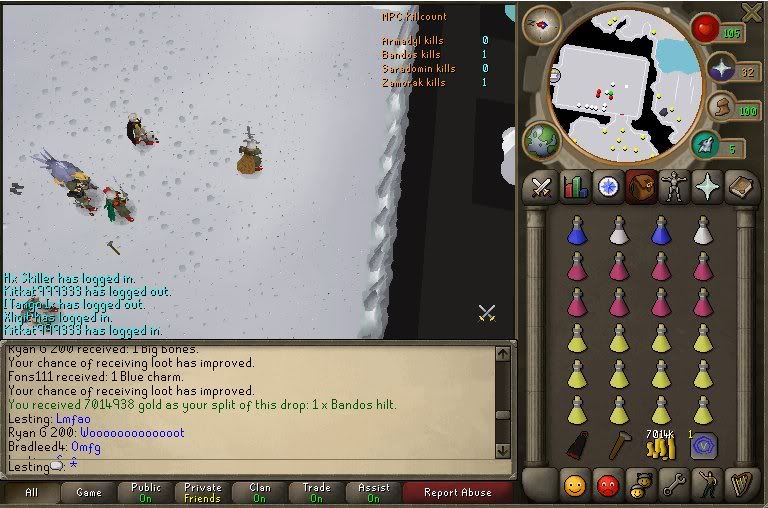The height and width of the screenshot is (508, 768).
Task: Open the magic spellbook tab
Action: 742,188
